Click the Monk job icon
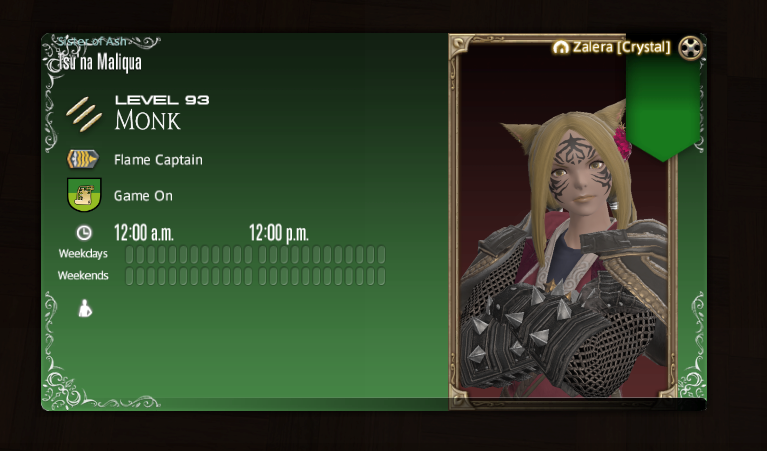 (84, 113)
